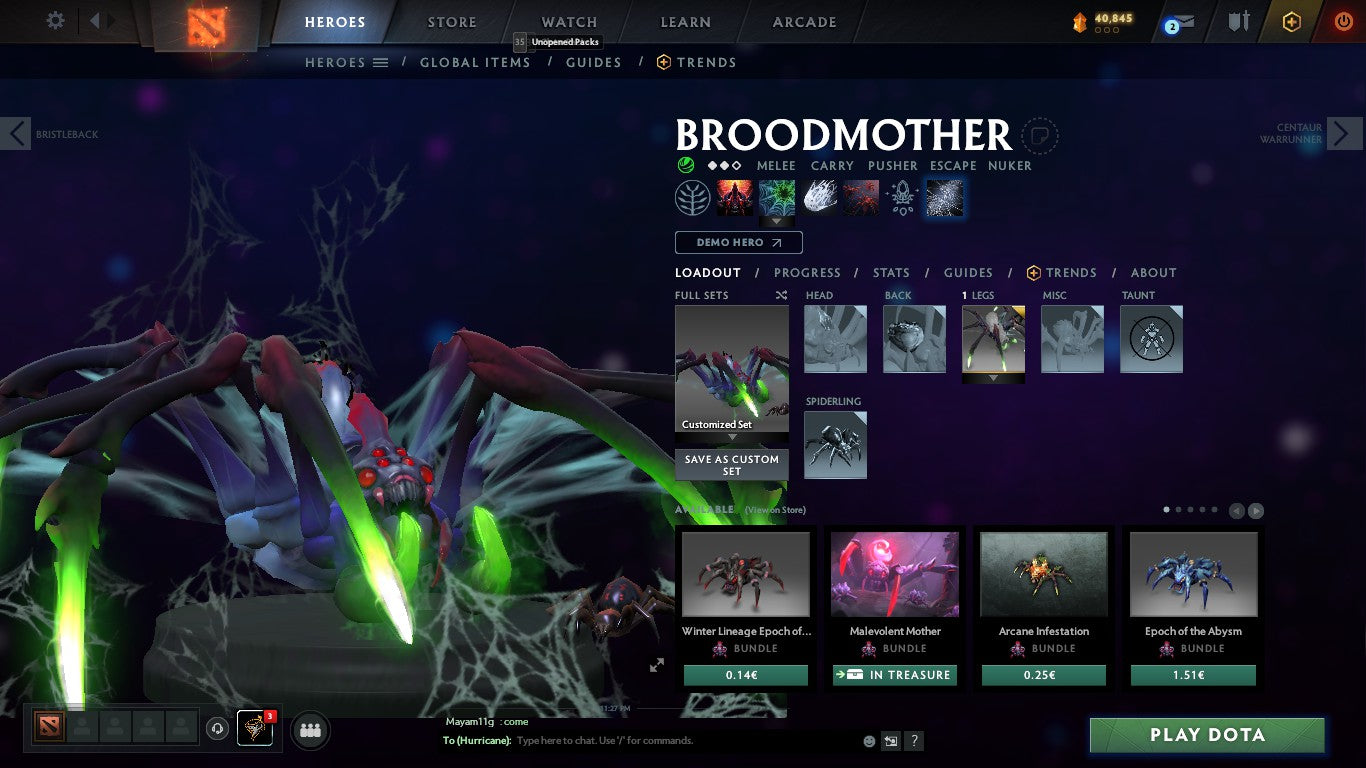Select the Spawn Spiderlings ability icon
Viewport: 1366px width, 768px height.
coord(734,197)
